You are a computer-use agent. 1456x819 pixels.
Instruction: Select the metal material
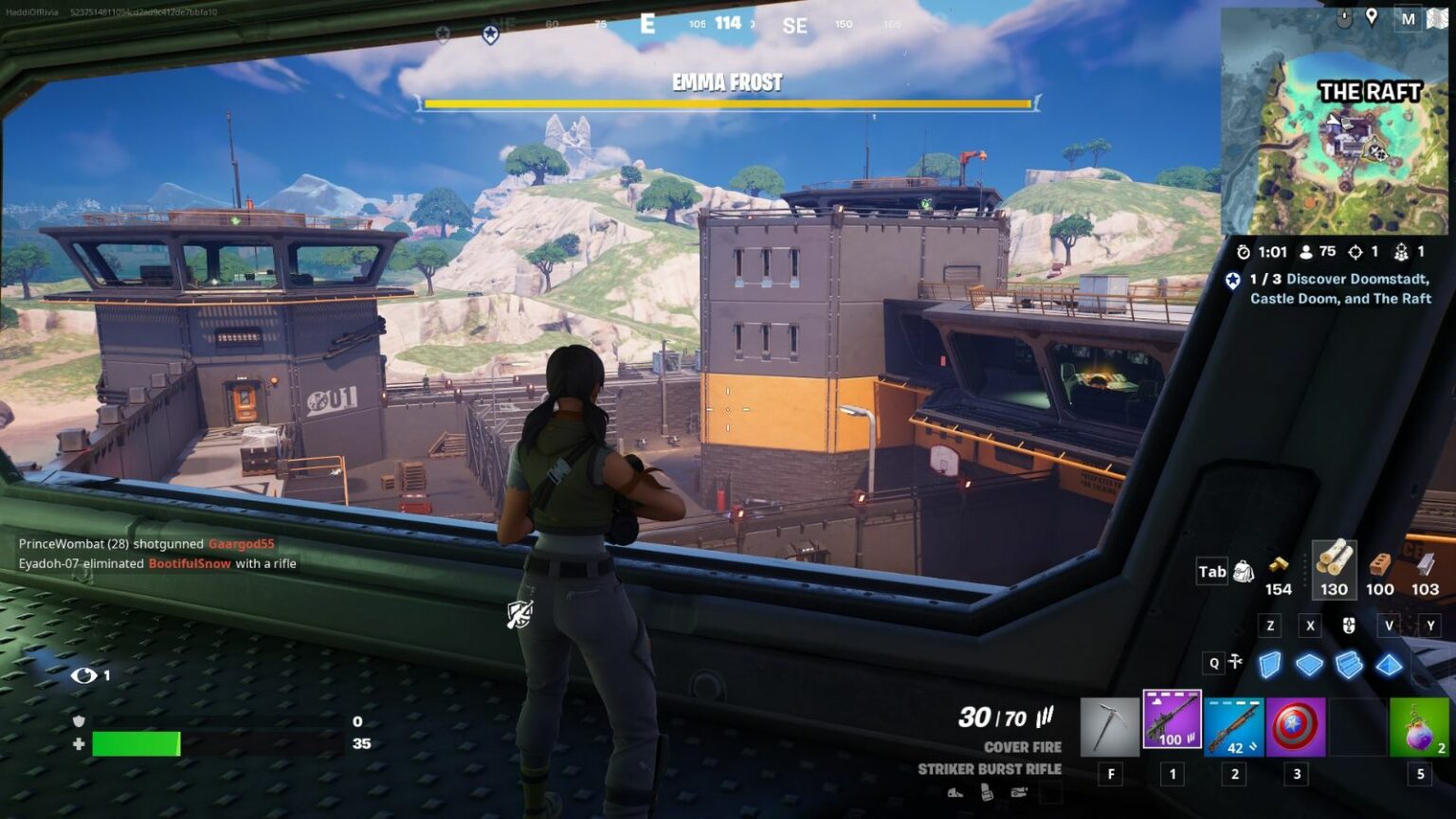coord(1425,564)
